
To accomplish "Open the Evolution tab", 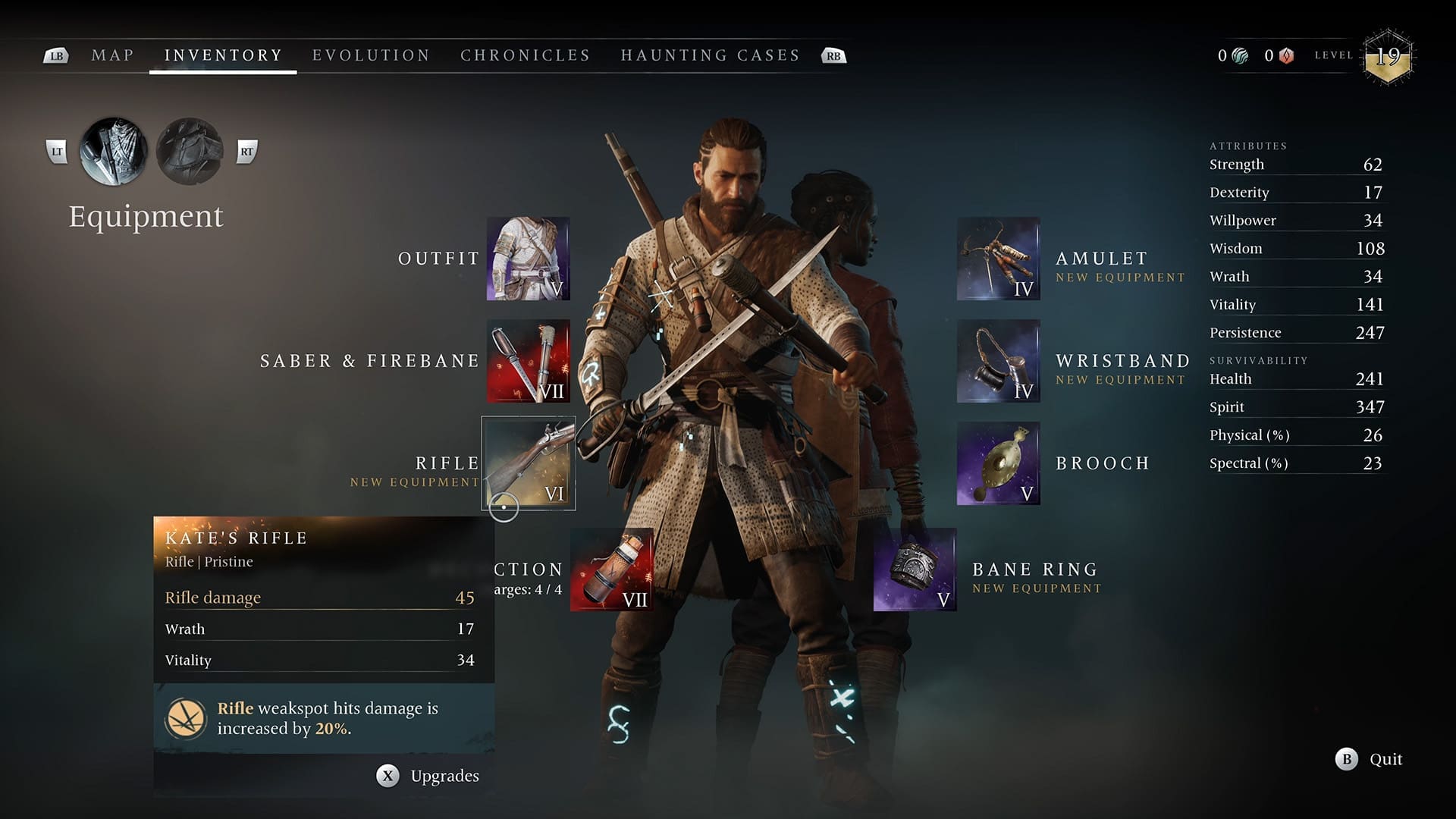I will click(x=371, y=55).
